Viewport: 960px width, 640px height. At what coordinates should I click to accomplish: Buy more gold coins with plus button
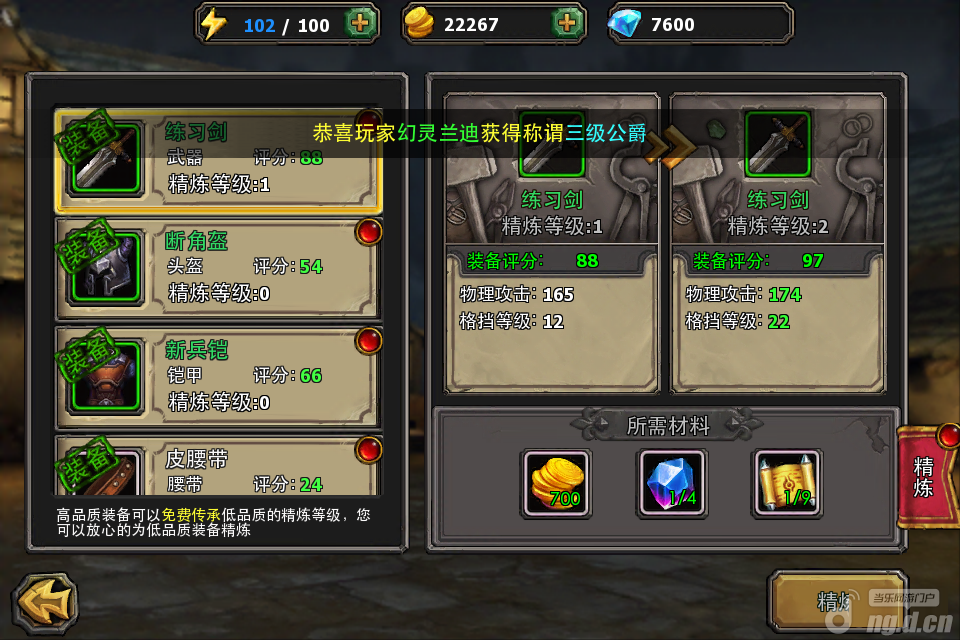click(567, 24)
